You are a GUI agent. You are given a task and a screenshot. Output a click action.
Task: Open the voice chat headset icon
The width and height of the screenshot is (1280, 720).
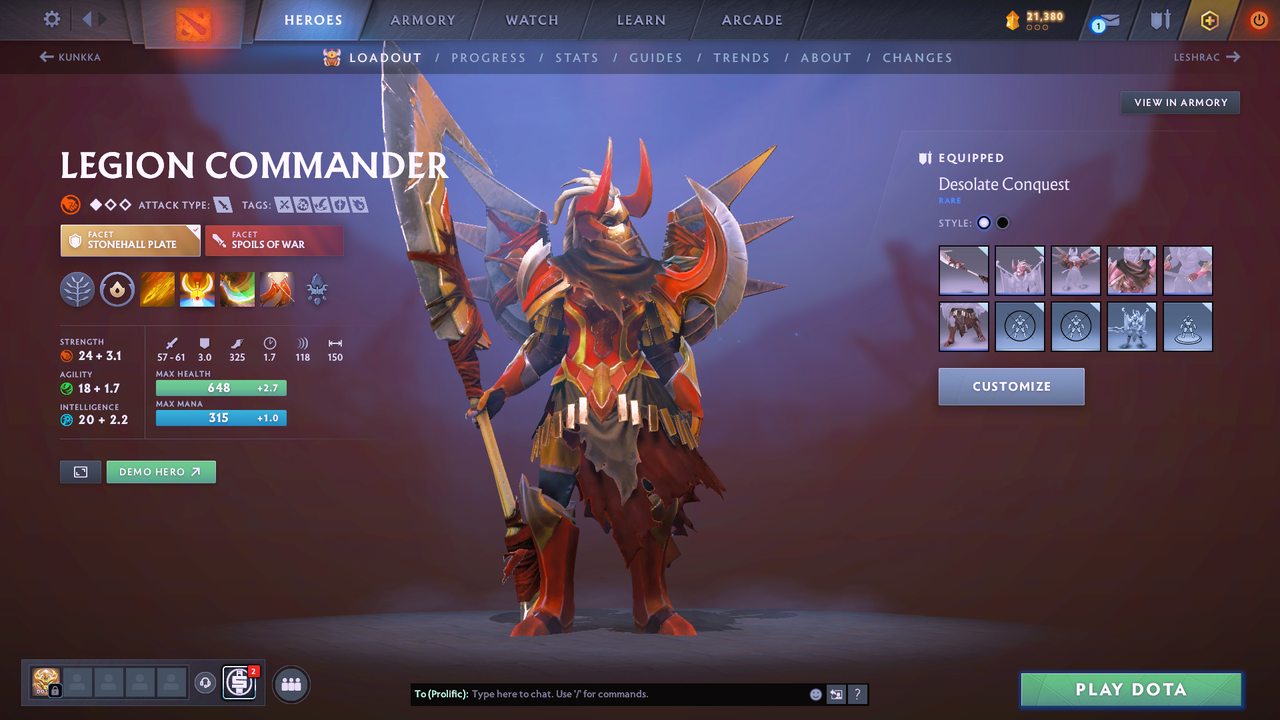[207, 683]
